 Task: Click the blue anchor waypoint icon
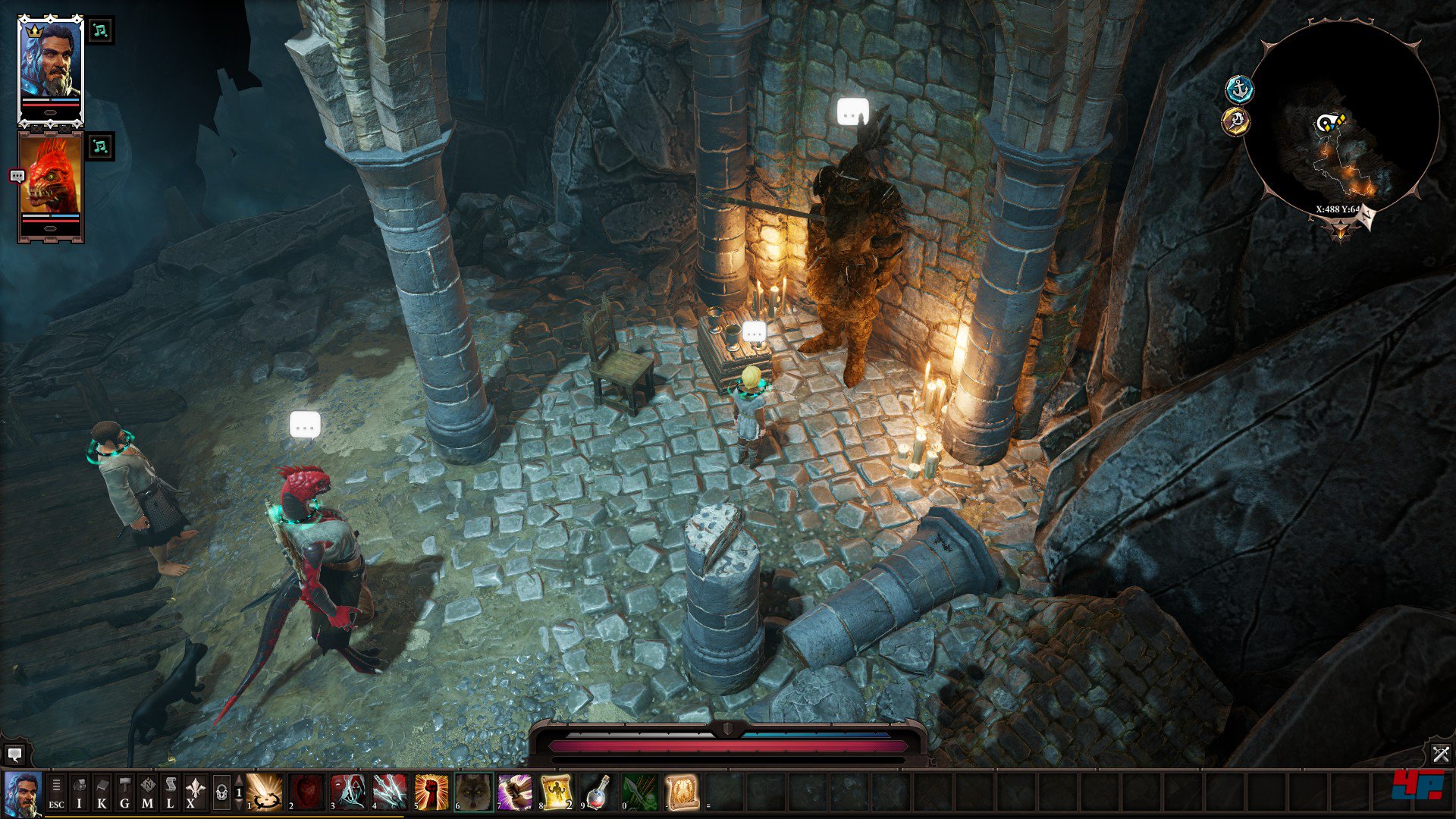(x=1239, y=90)
